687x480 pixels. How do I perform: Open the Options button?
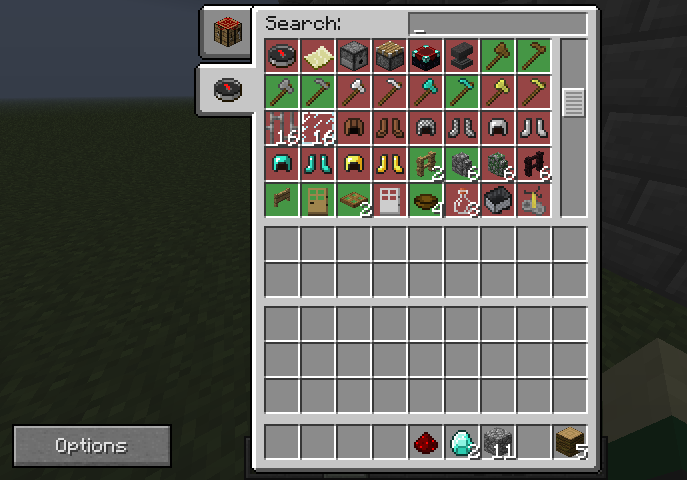(91, 445)
